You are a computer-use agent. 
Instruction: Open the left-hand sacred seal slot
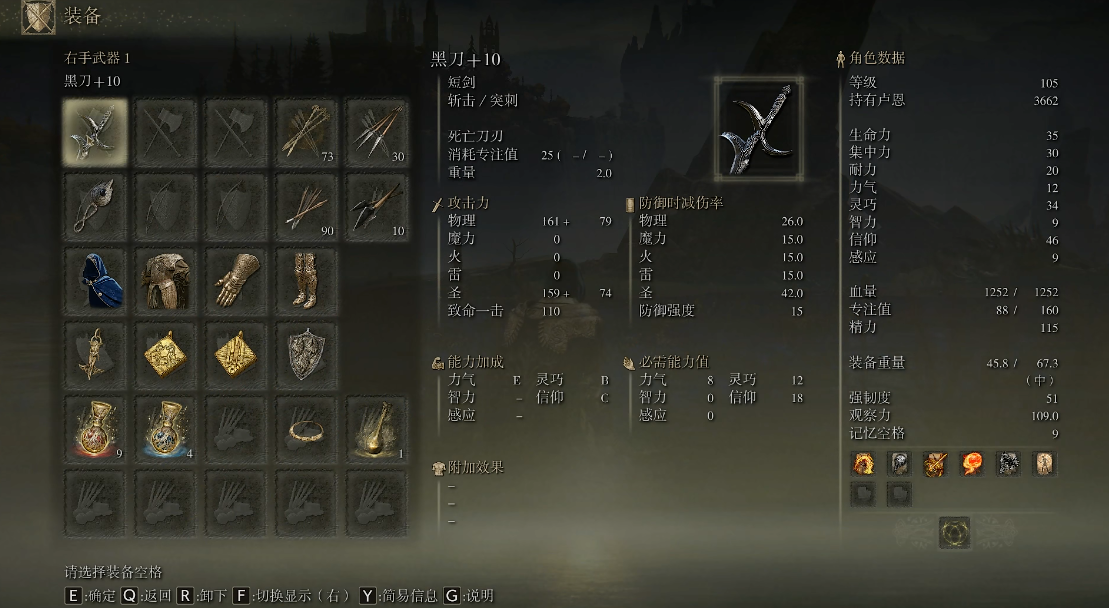click(x=95, y=205)
